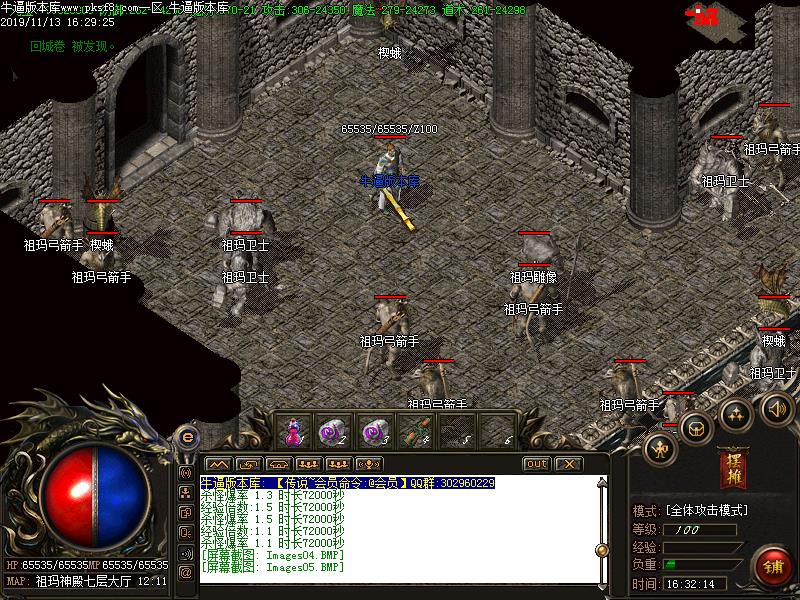The width and height of the screenshot is (800, 600).
Task: Open the @ chat channel button
Action: click(x=186, y=572)
